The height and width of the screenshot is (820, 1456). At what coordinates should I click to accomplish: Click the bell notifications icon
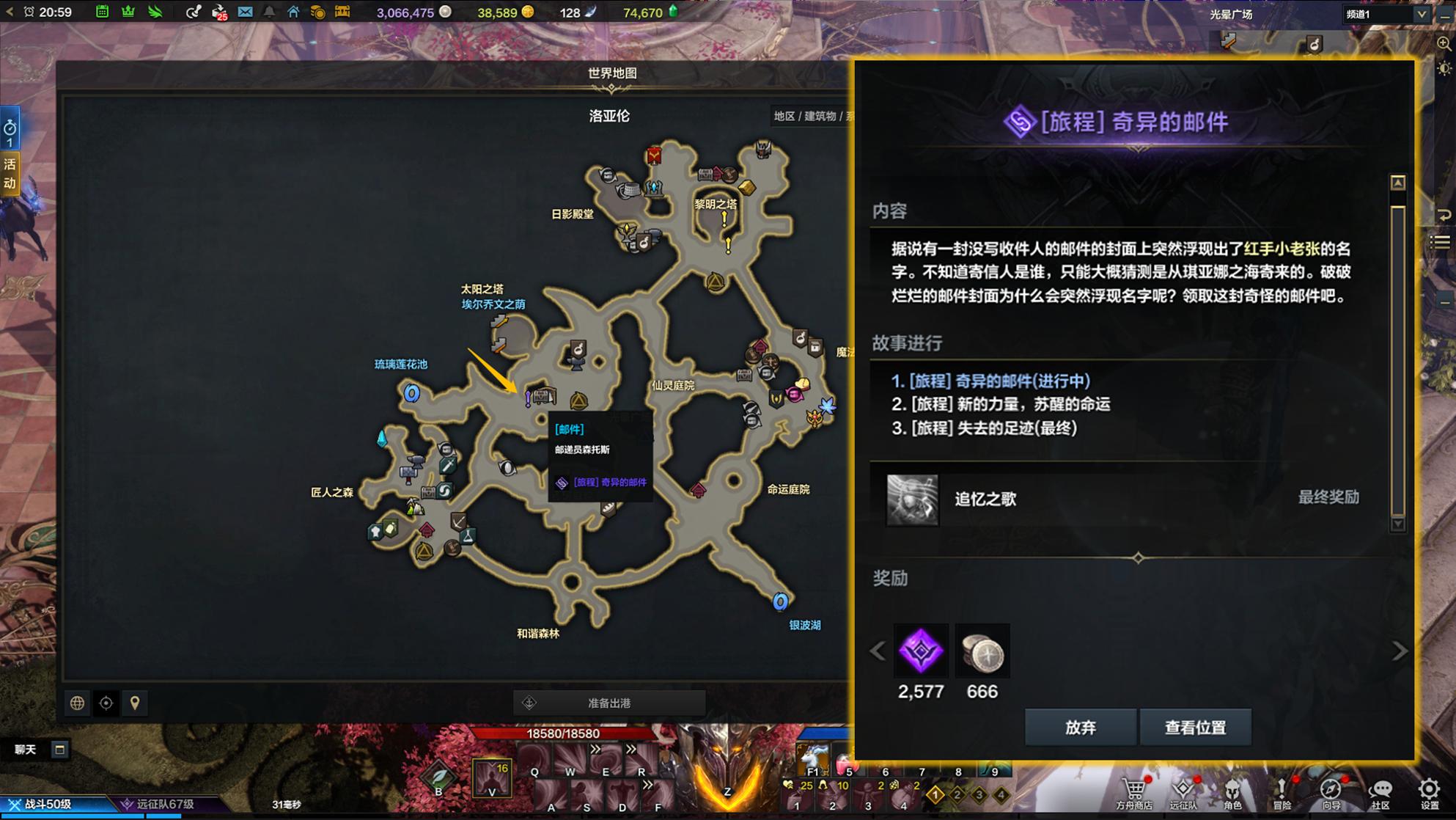271,12
